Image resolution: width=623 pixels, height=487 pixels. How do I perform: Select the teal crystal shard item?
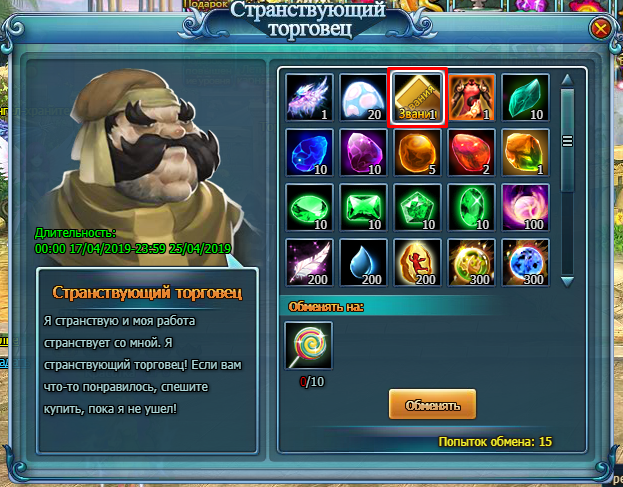coord(525,96)
